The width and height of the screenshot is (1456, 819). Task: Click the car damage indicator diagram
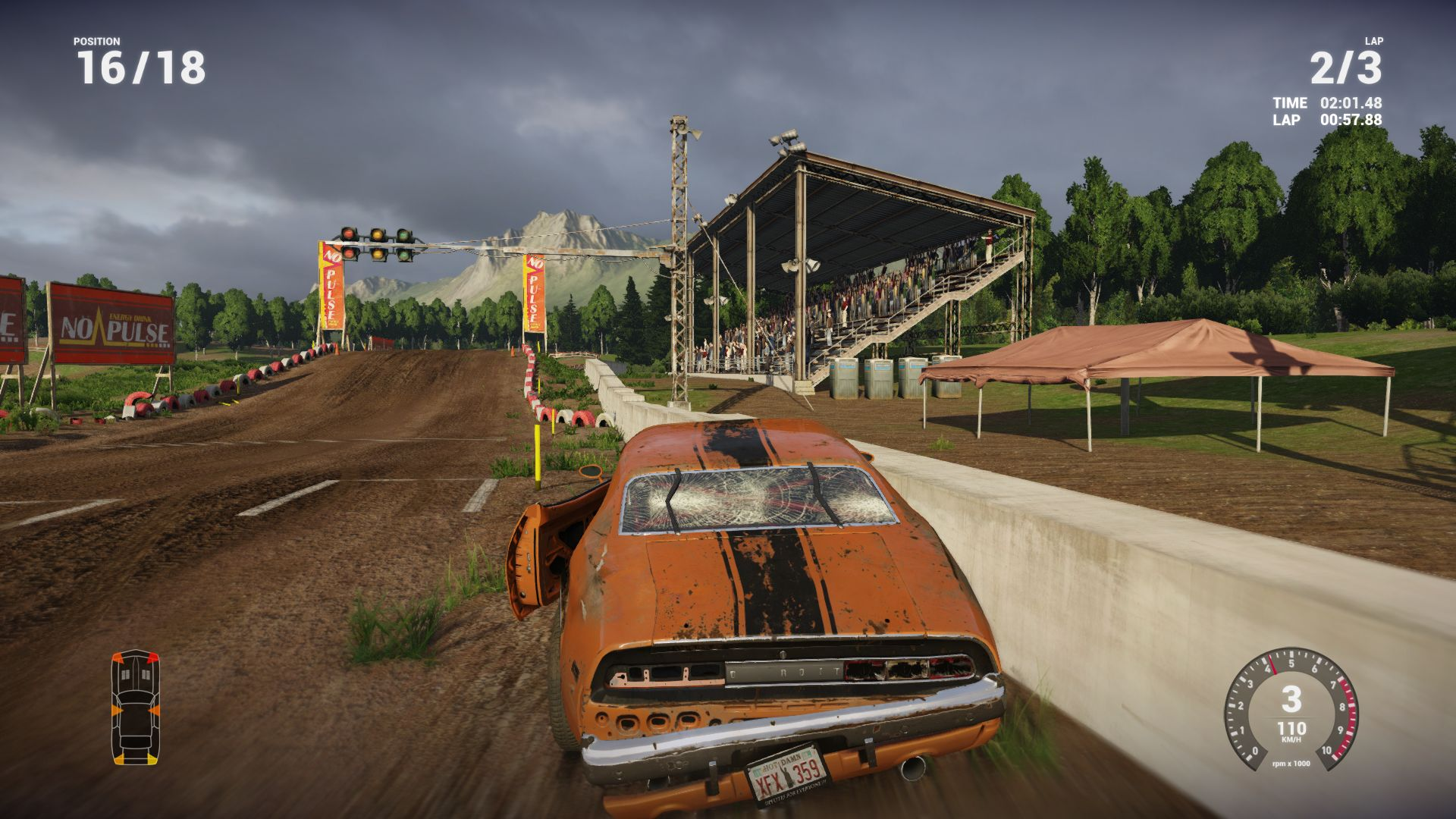[136, 707]
